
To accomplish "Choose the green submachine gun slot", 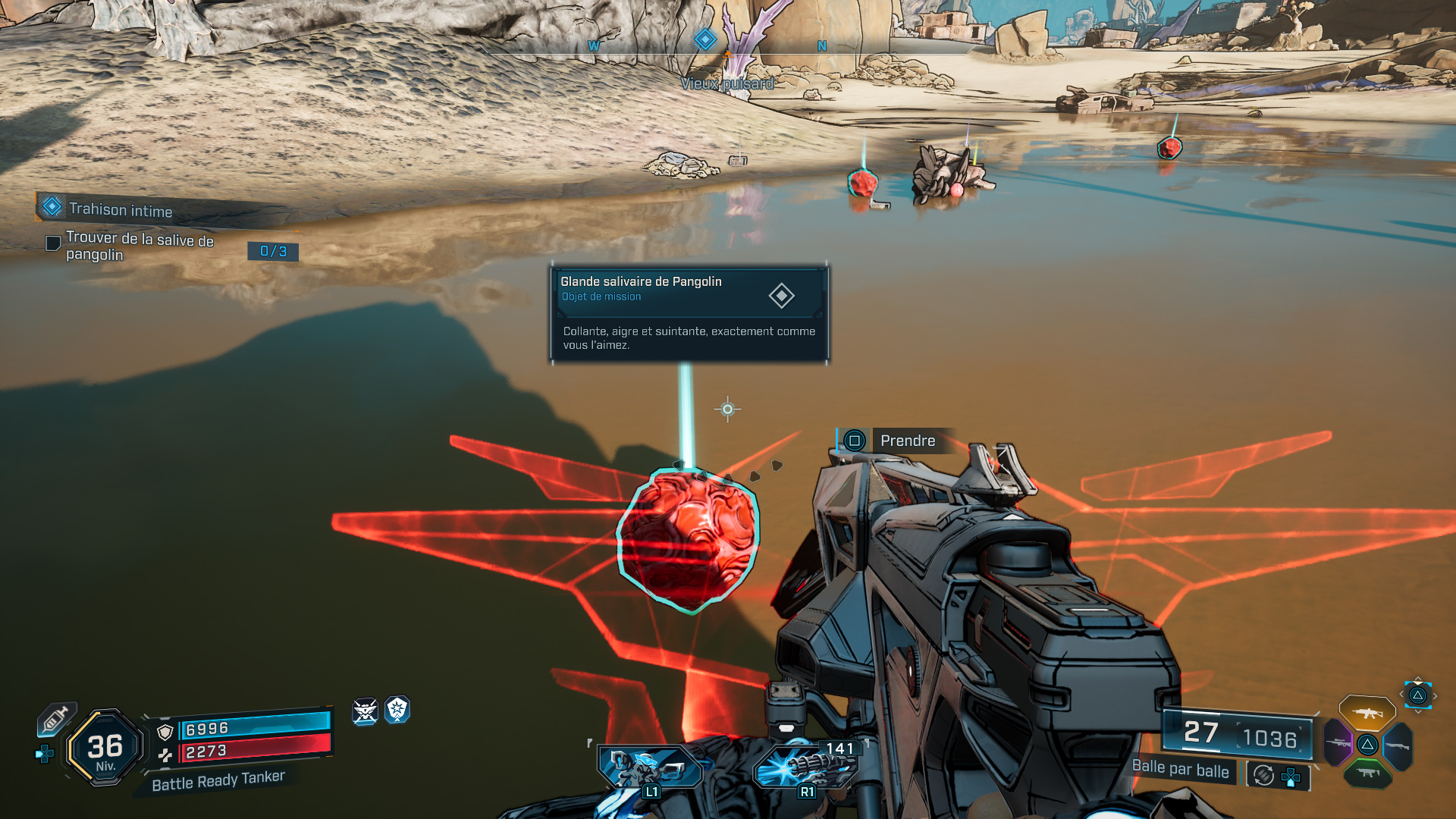I will pyautogui.click(x=1367, y=773).
